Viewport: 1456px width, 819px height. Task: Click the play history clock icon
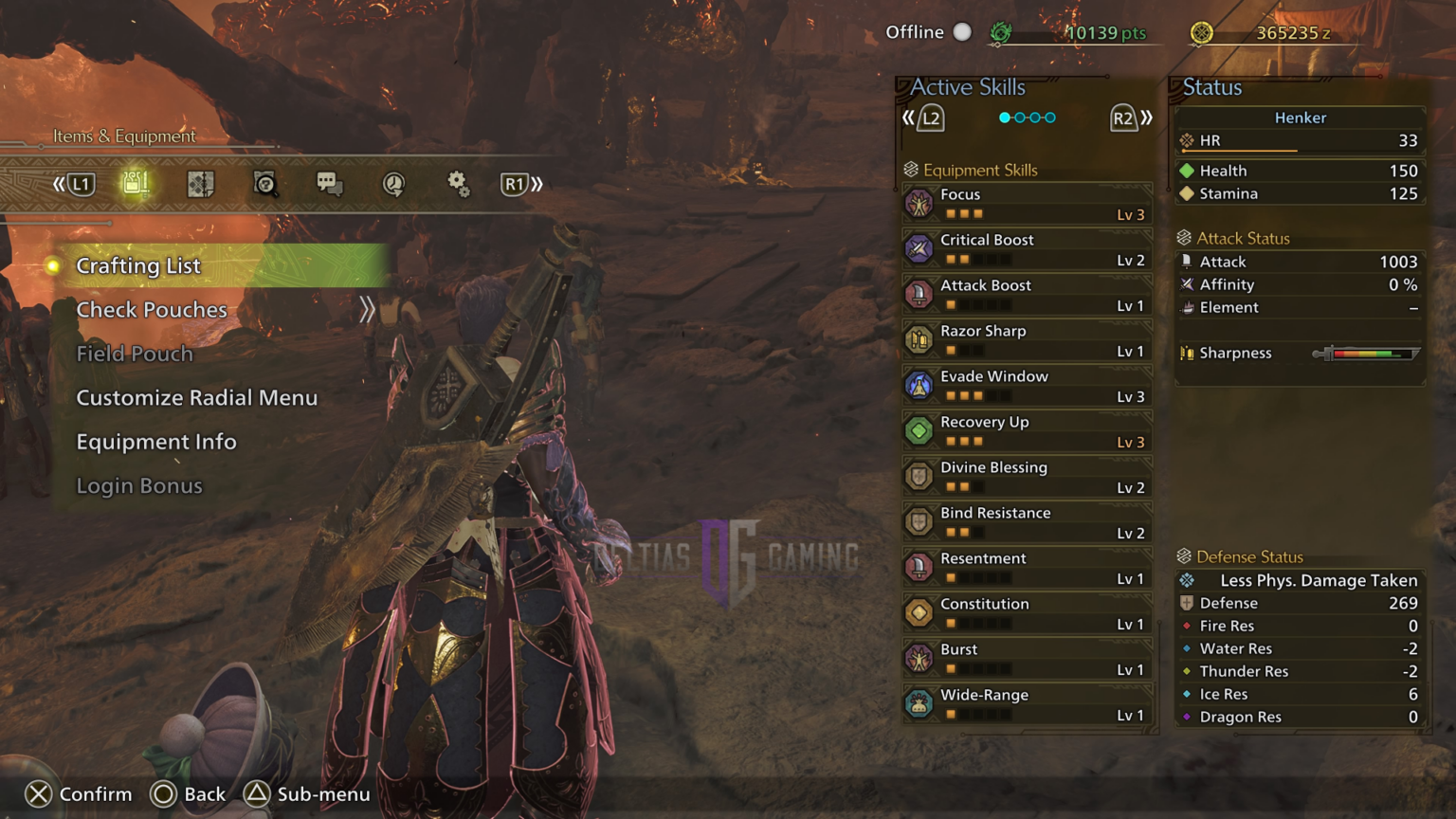coord(392,184)
